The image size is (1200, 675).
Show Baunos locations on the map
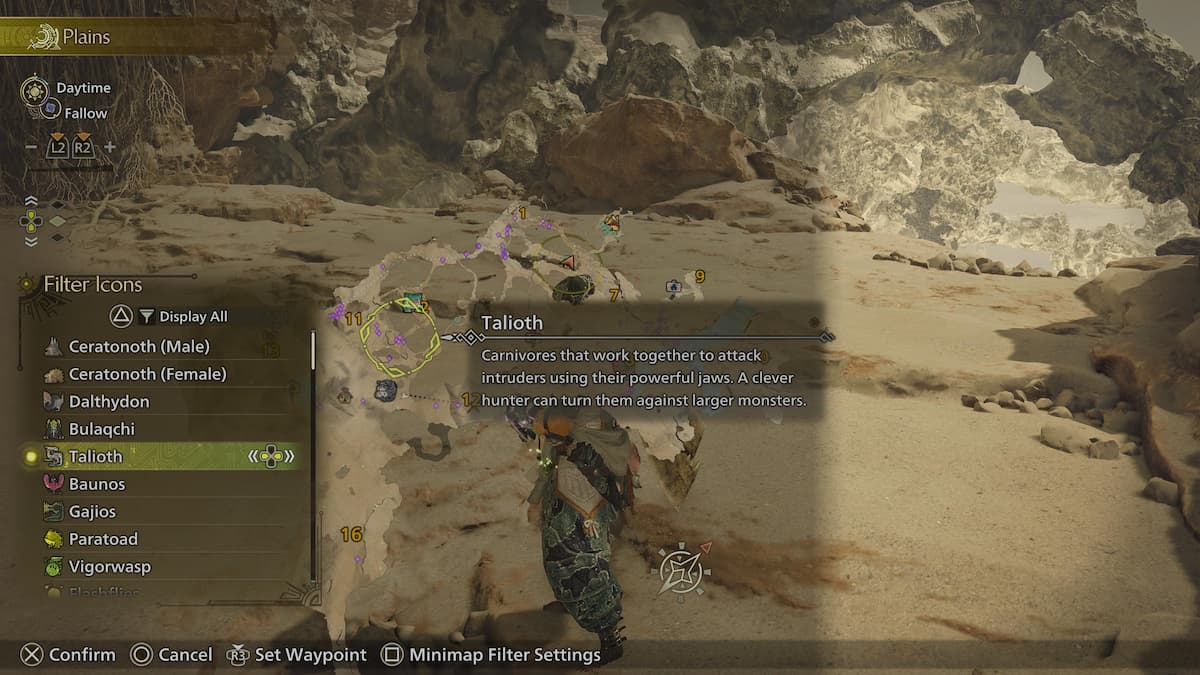97,484
